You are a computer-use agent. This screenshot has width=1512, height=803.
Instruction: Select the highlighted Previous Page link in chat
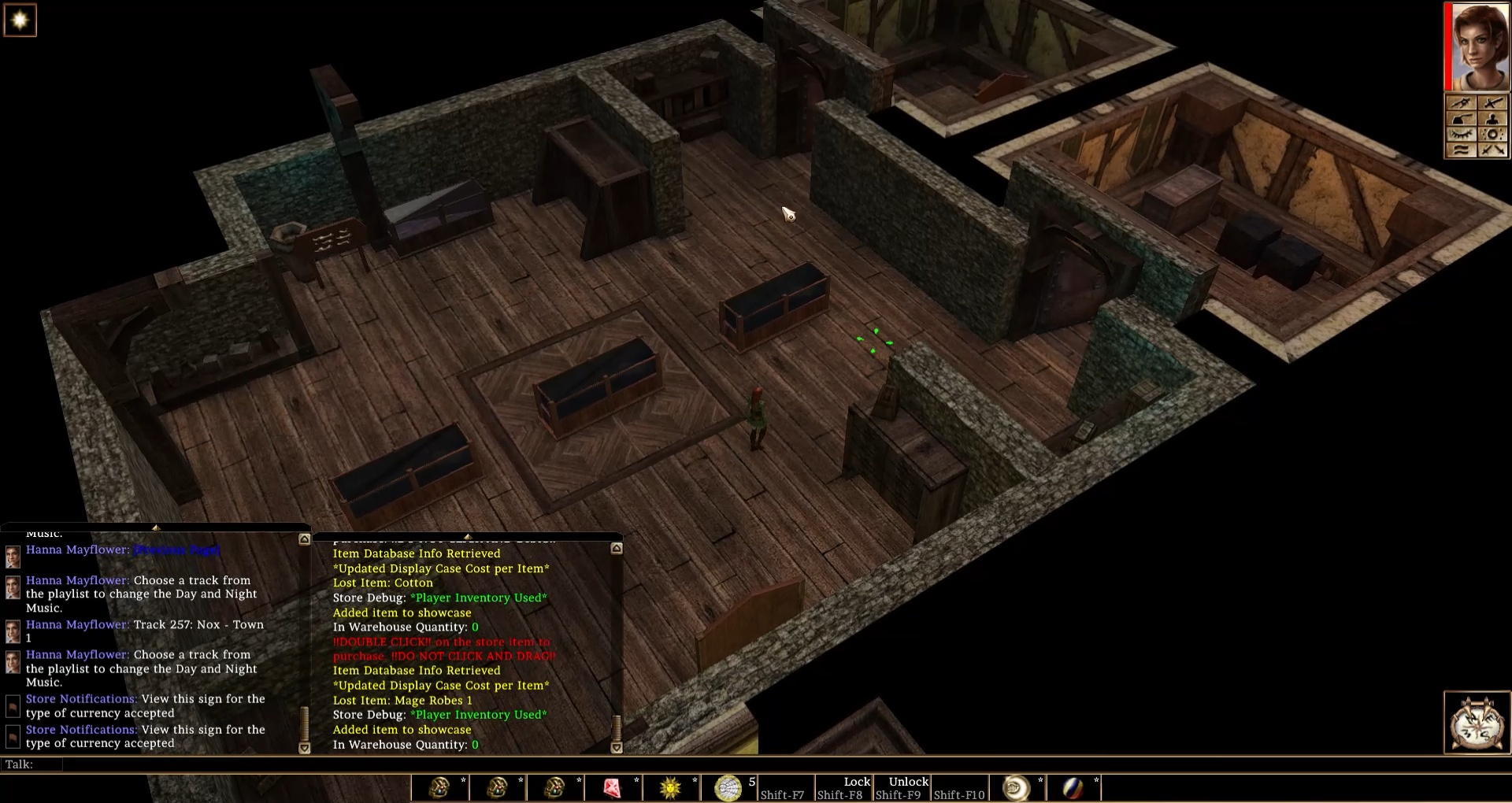177,550
